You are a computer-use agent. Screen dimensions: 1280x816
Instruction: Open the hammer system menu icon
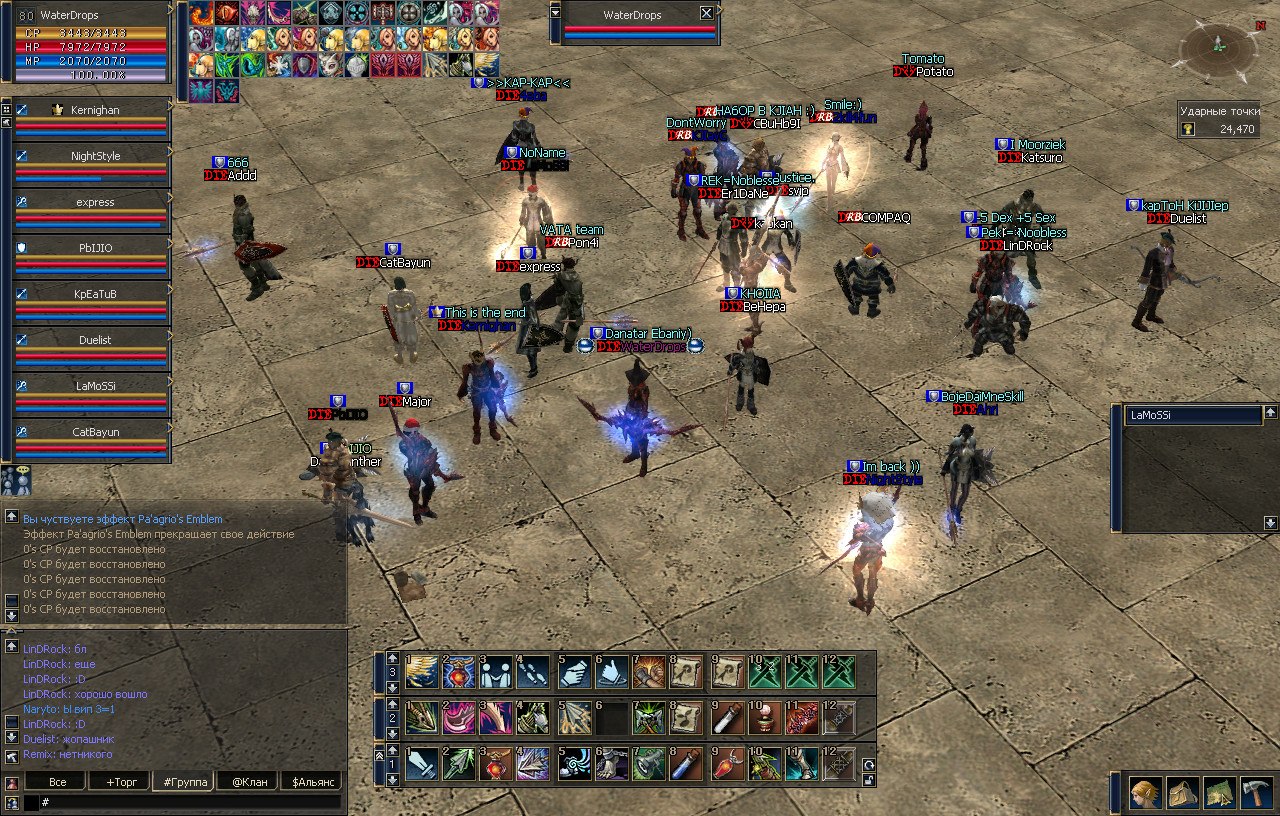point(1255,793)
